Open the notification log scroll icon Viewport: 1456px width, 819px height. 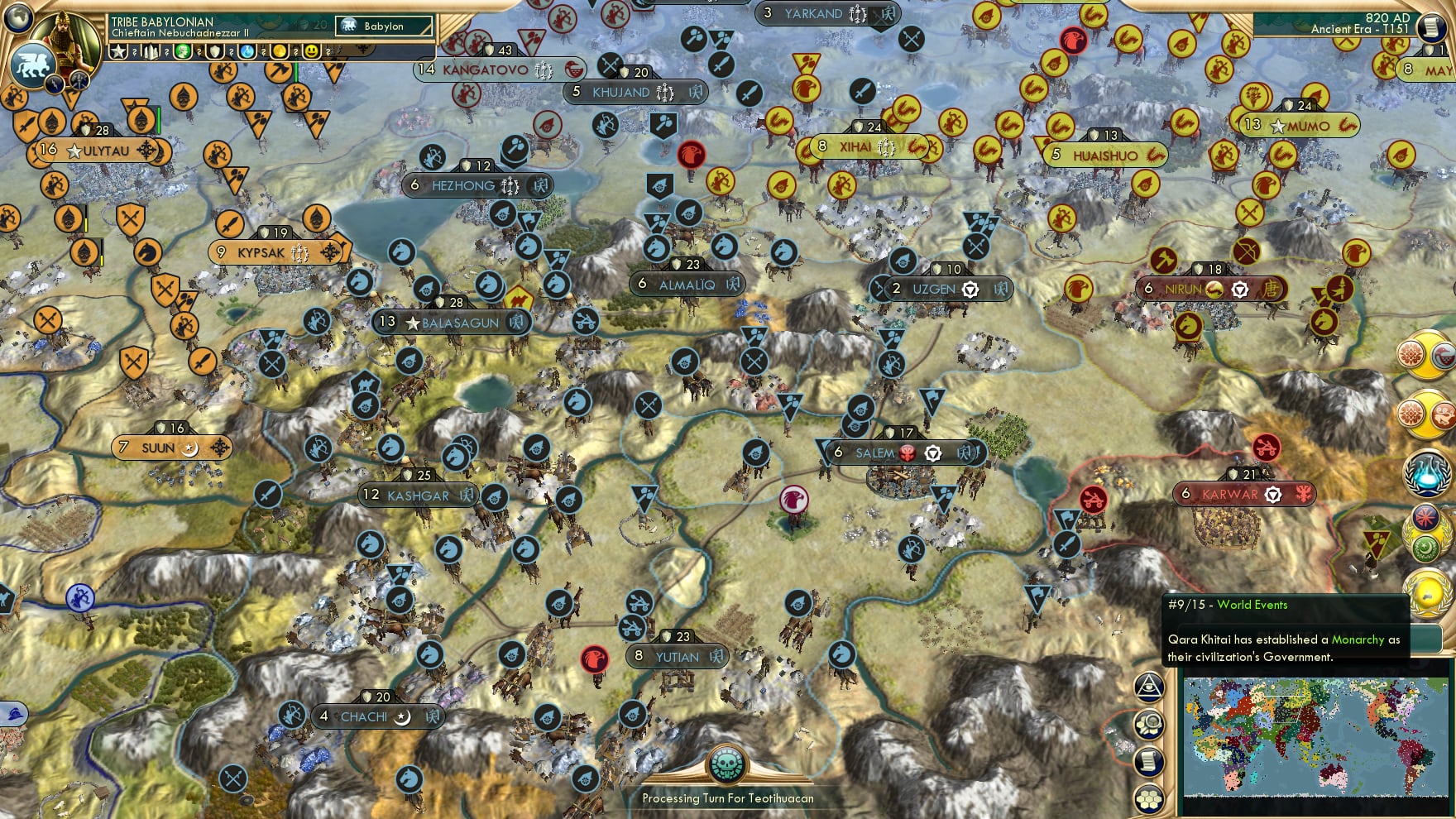1150,763
